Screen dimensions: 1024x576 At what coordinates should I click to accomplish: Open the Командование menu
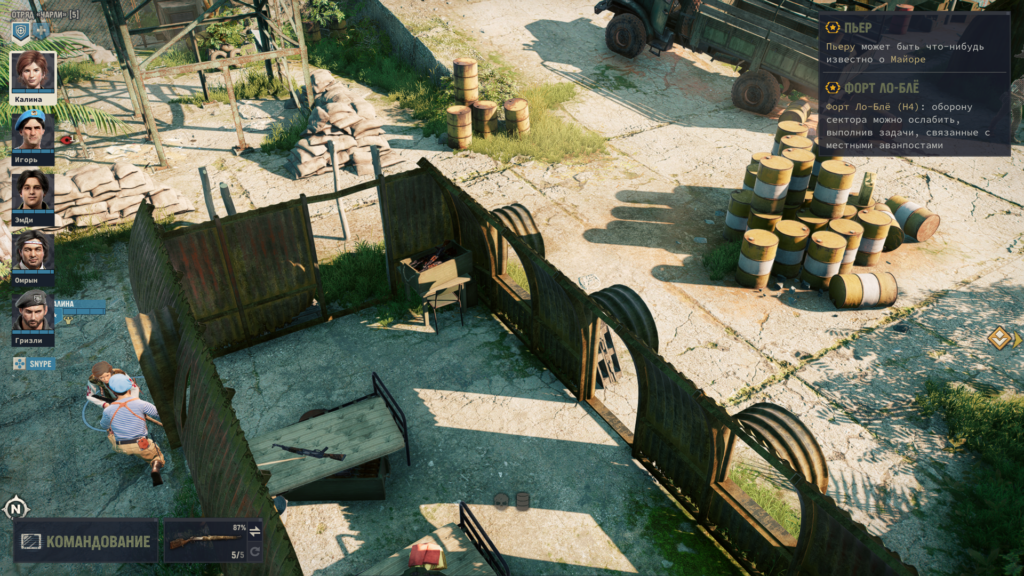(x=85, y=541)
